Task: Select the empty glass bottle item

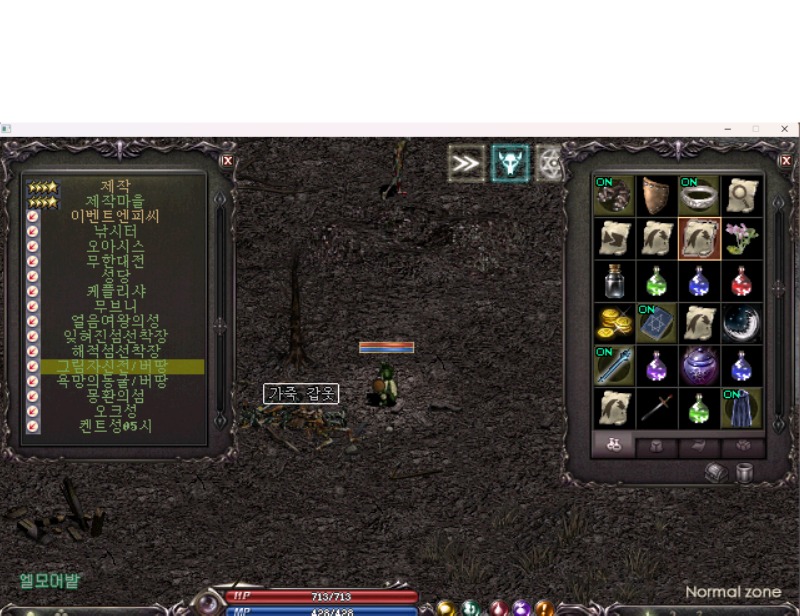Action: [x=613, y=281]
